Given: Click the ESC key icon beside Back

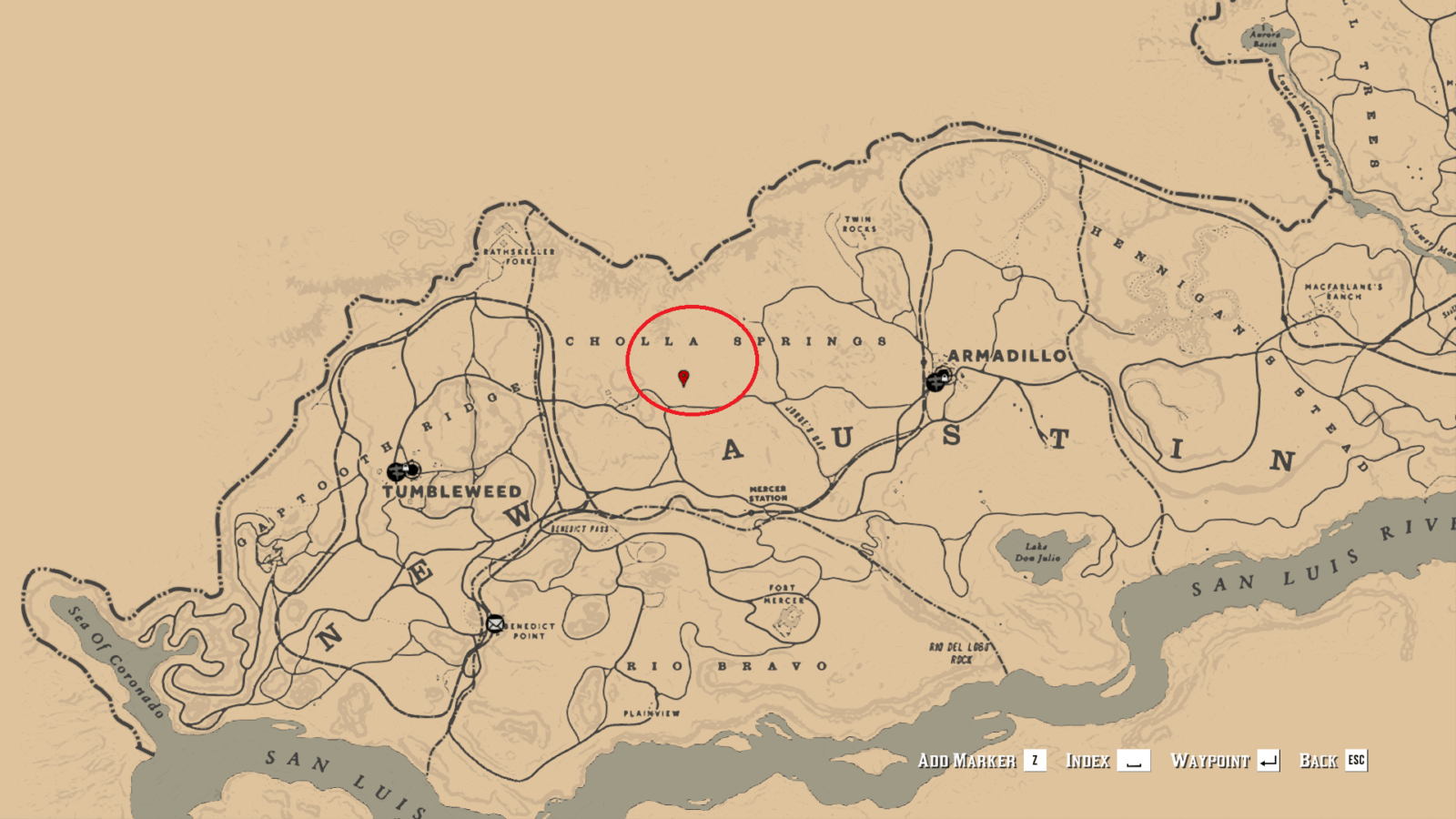Looking at the screenshot, I should 1356,761.
